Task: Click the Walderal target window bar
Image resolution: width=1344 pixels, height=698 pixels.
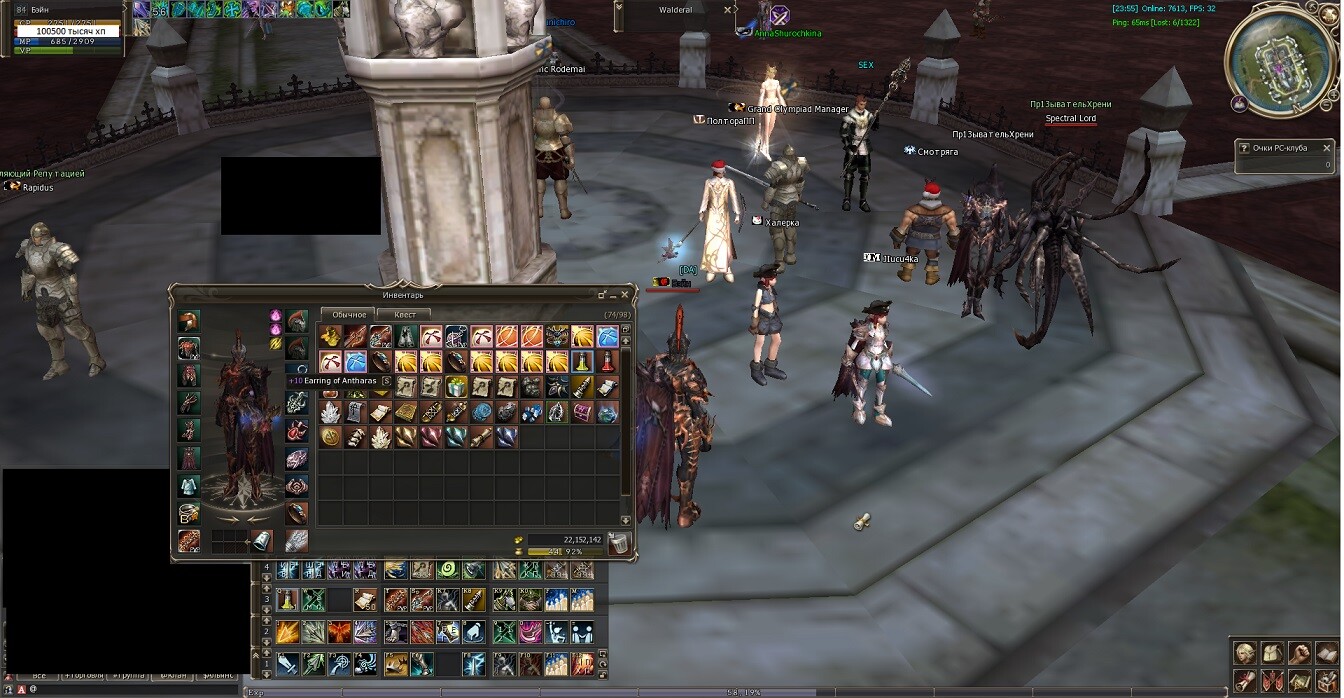Action: [x=676, y=10]
